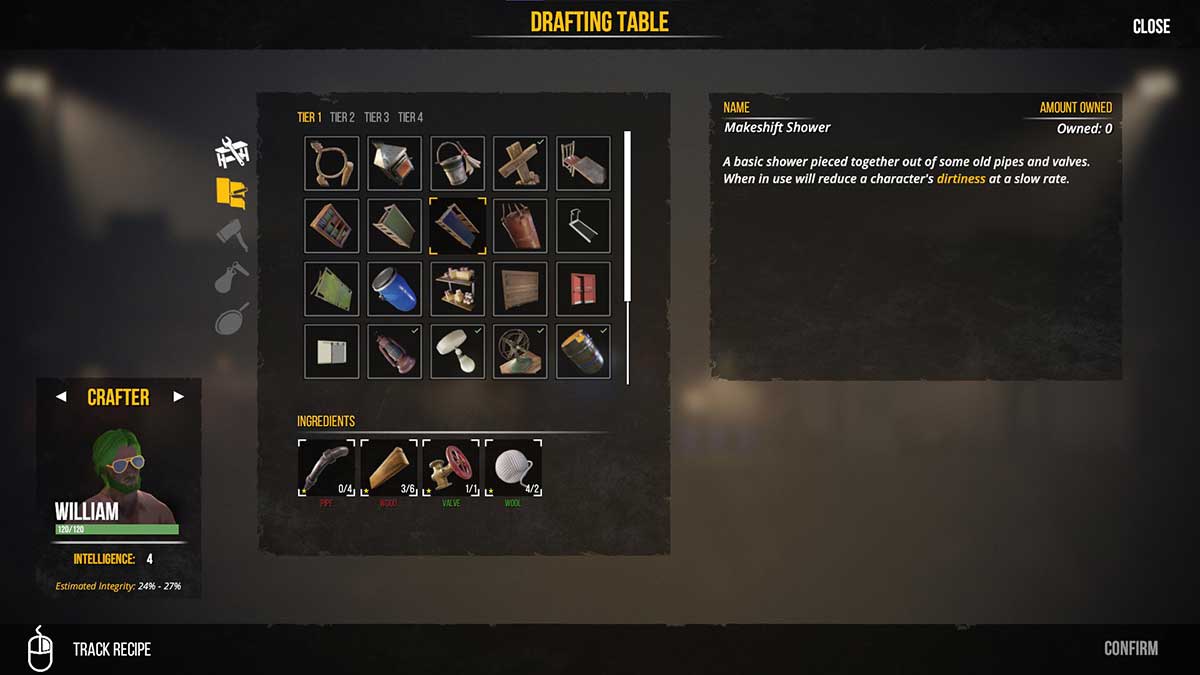Choose the workbench and wrench category icon
The height and width of the screenshot is (675, 1200).
pyautogui.click(x=232, y=152)
